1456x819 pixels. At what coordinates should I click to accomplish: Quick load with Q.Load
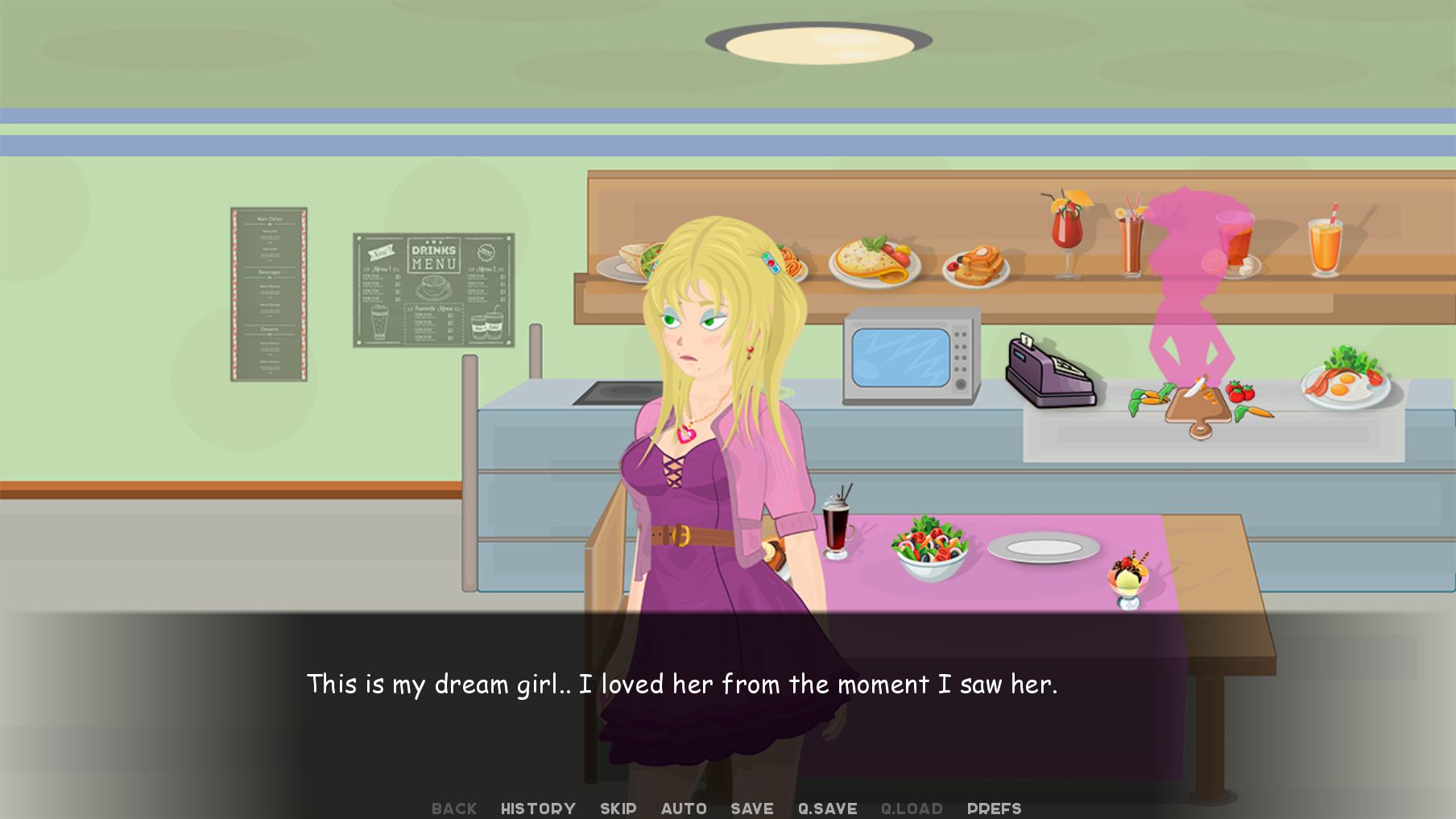(912, 809)
